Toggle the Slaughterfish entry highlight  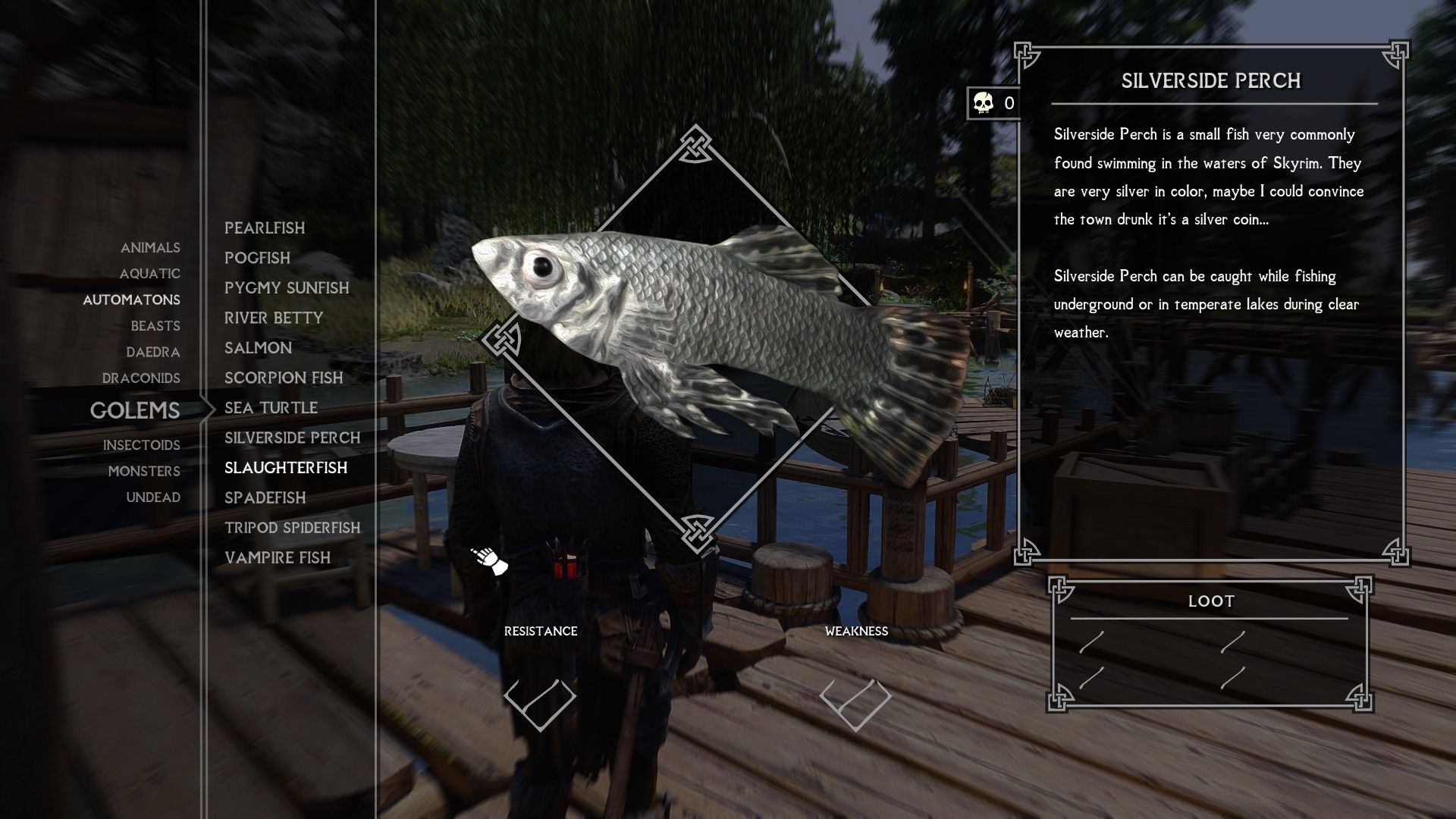(286, 468)
